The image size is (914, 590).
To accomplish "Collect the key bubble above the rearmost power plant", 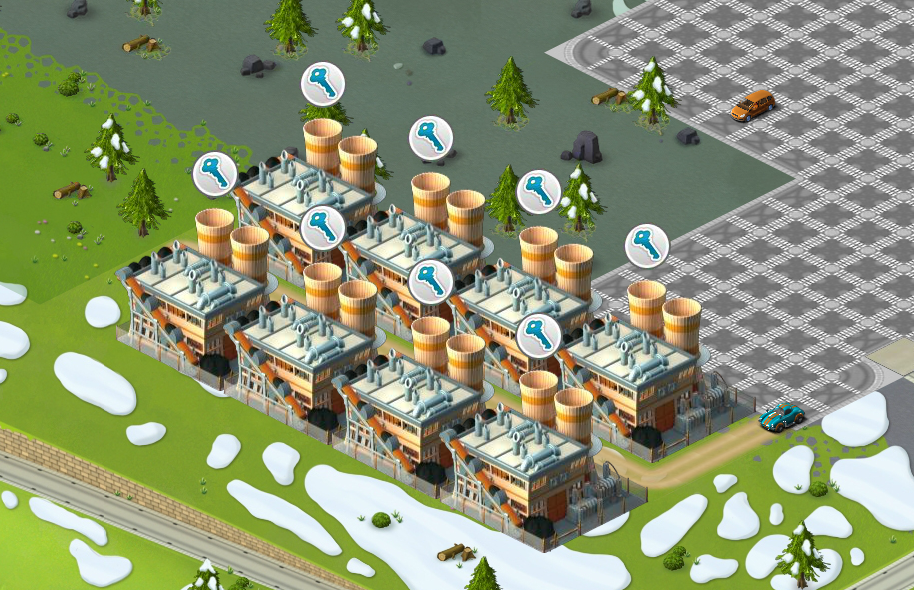I will (323, 84).
